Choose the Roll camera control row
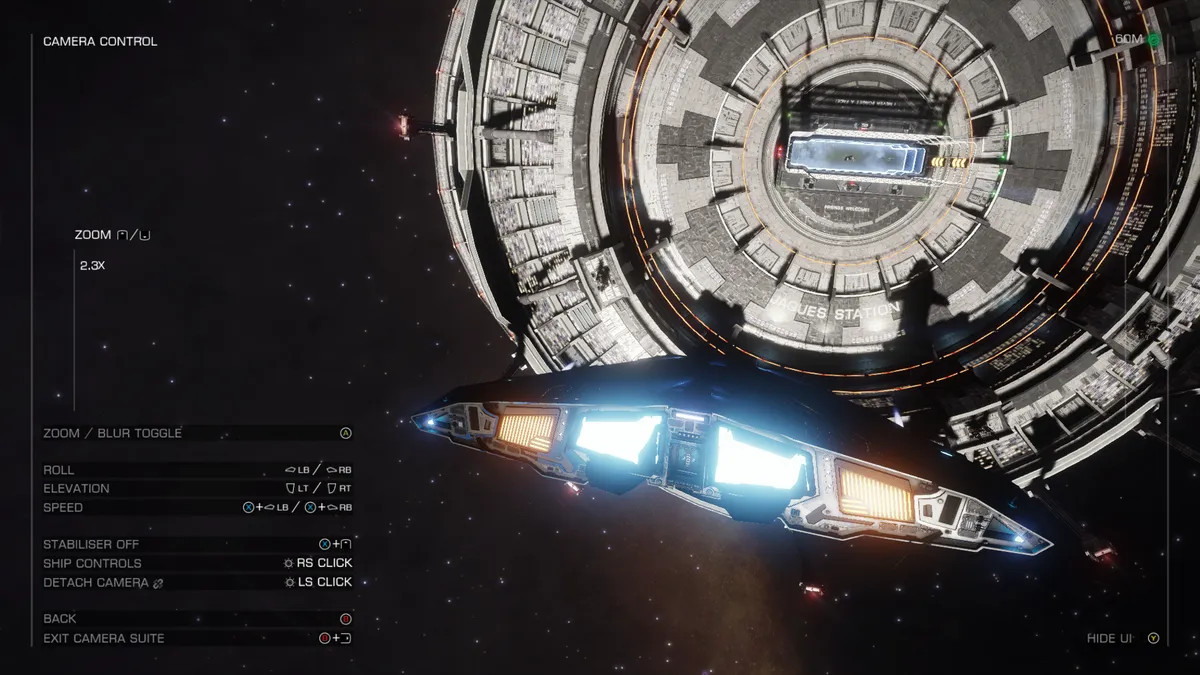Viewport: 1200px width, 675px height. pyautogui.click(x=196, y=470)
